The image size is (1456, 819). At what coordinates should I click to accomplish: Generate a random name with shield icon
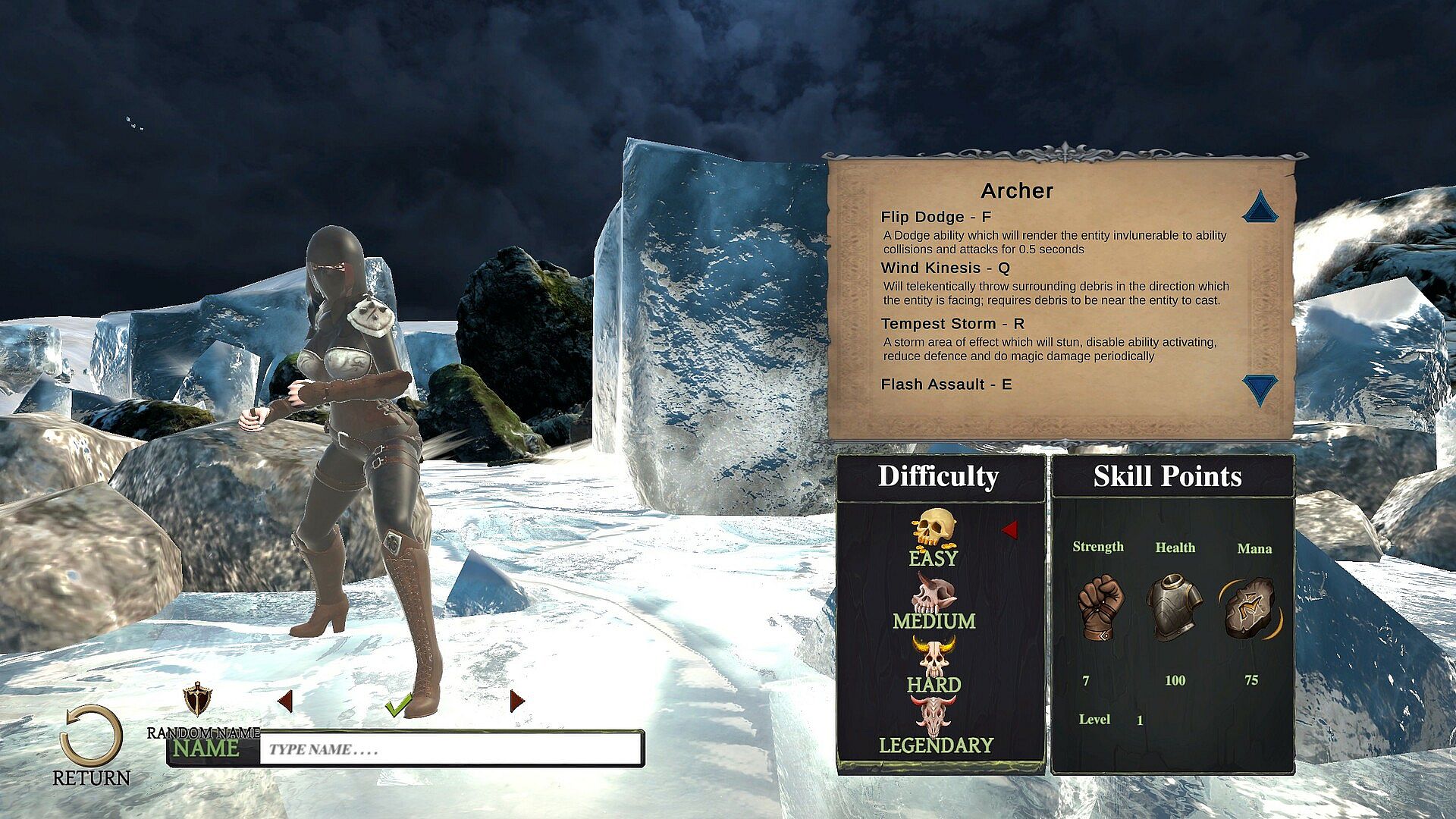coord(198,698)
